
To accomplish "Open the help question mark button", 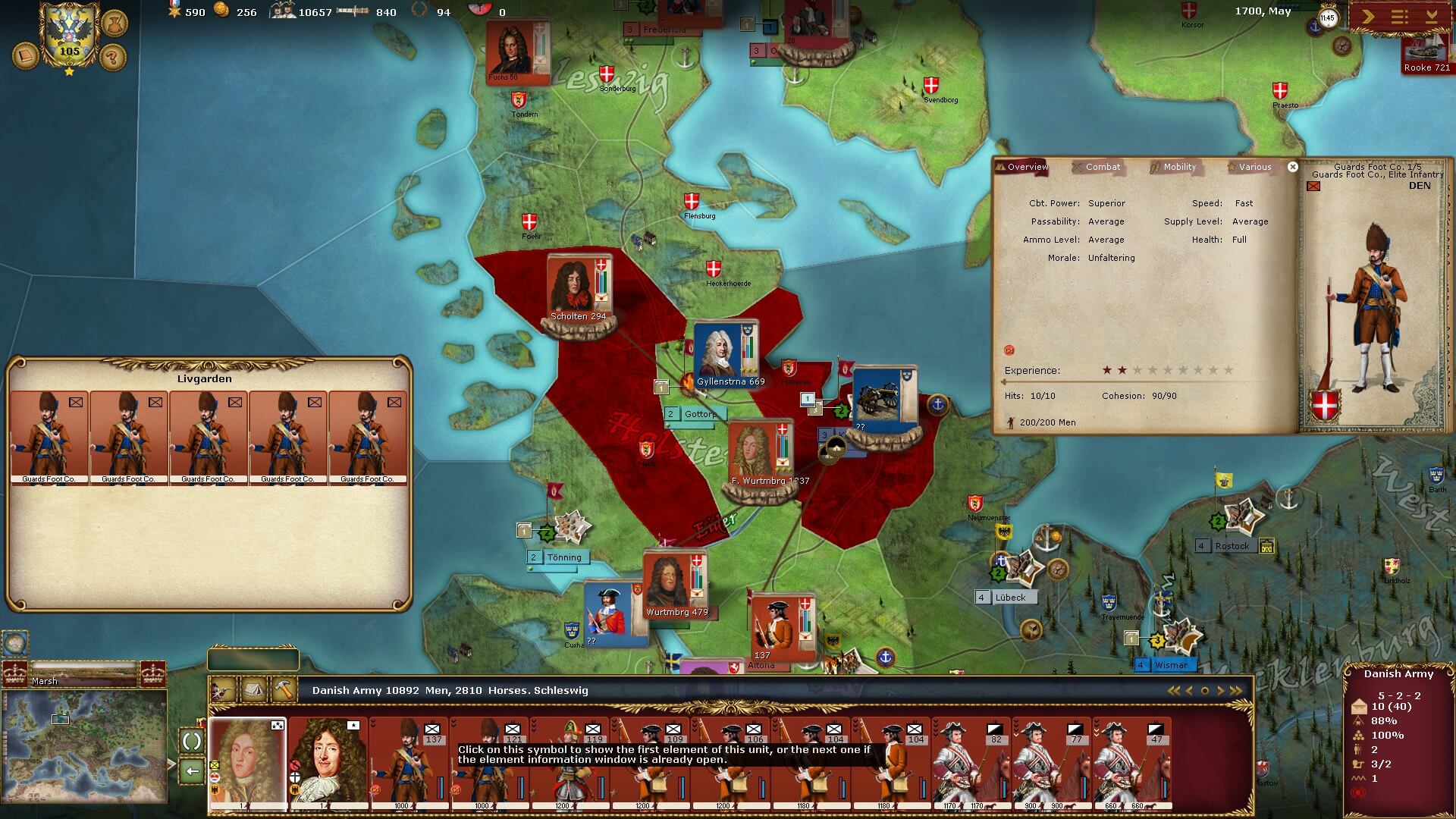I will coord(113,57).
